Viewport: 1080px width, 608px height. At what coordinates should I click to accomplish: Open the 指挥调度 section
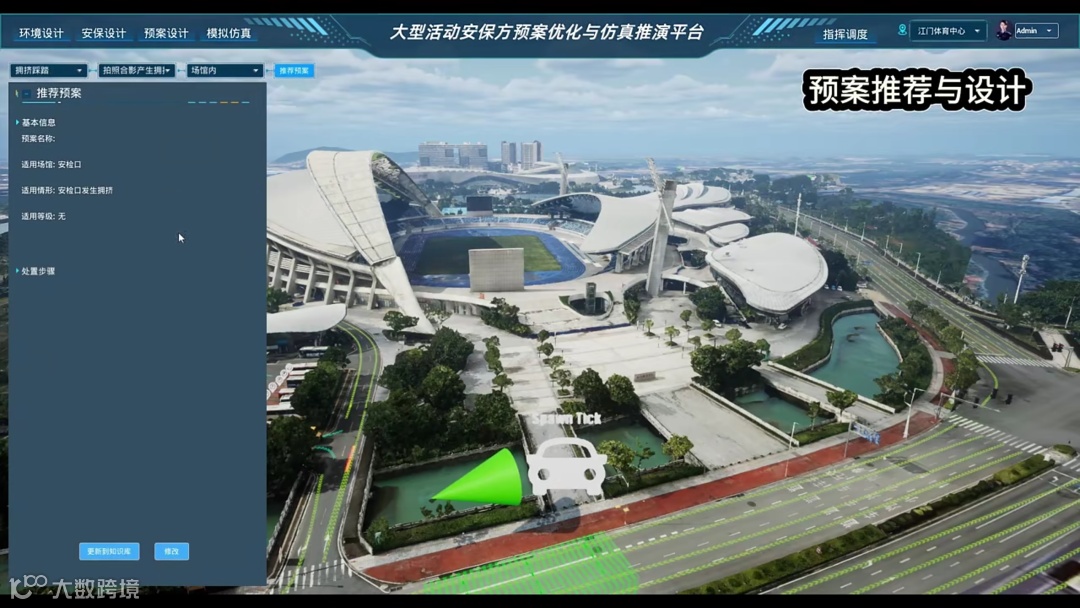845,34
